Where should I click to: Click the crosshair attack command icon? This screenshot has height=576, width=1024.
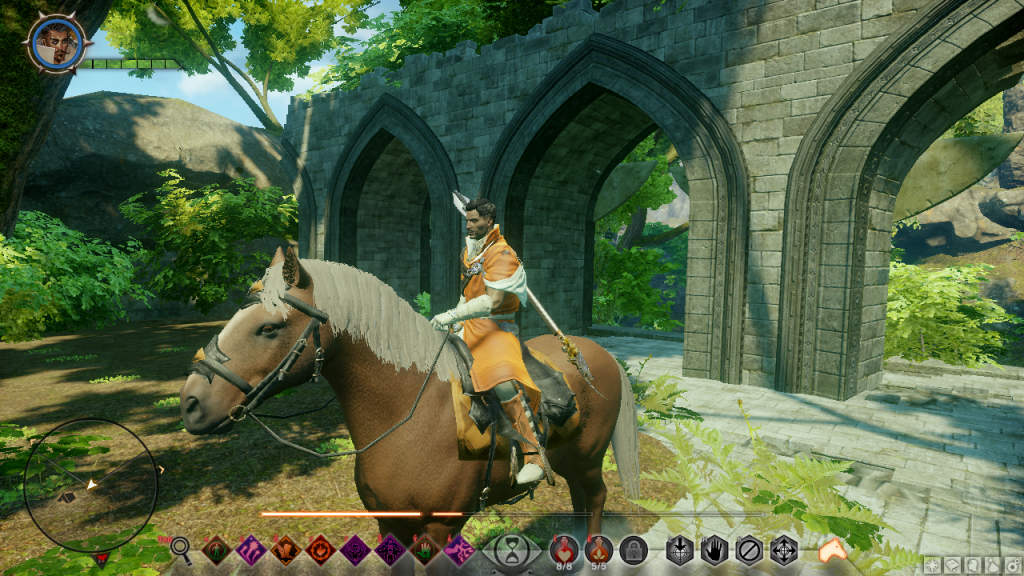point(681,549)
